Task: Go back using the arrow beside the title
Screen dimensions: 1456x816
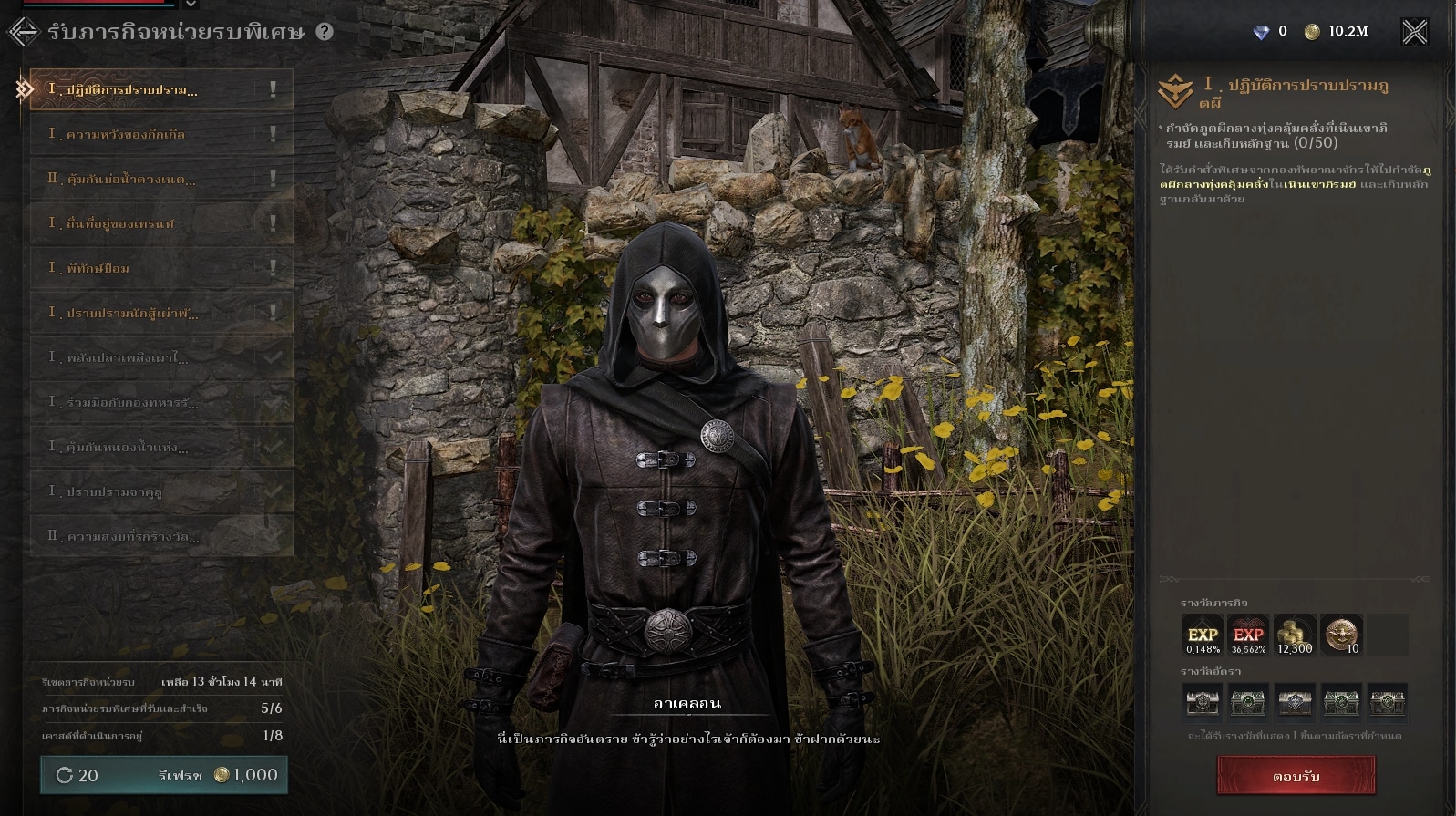Action: pos(23,32)
